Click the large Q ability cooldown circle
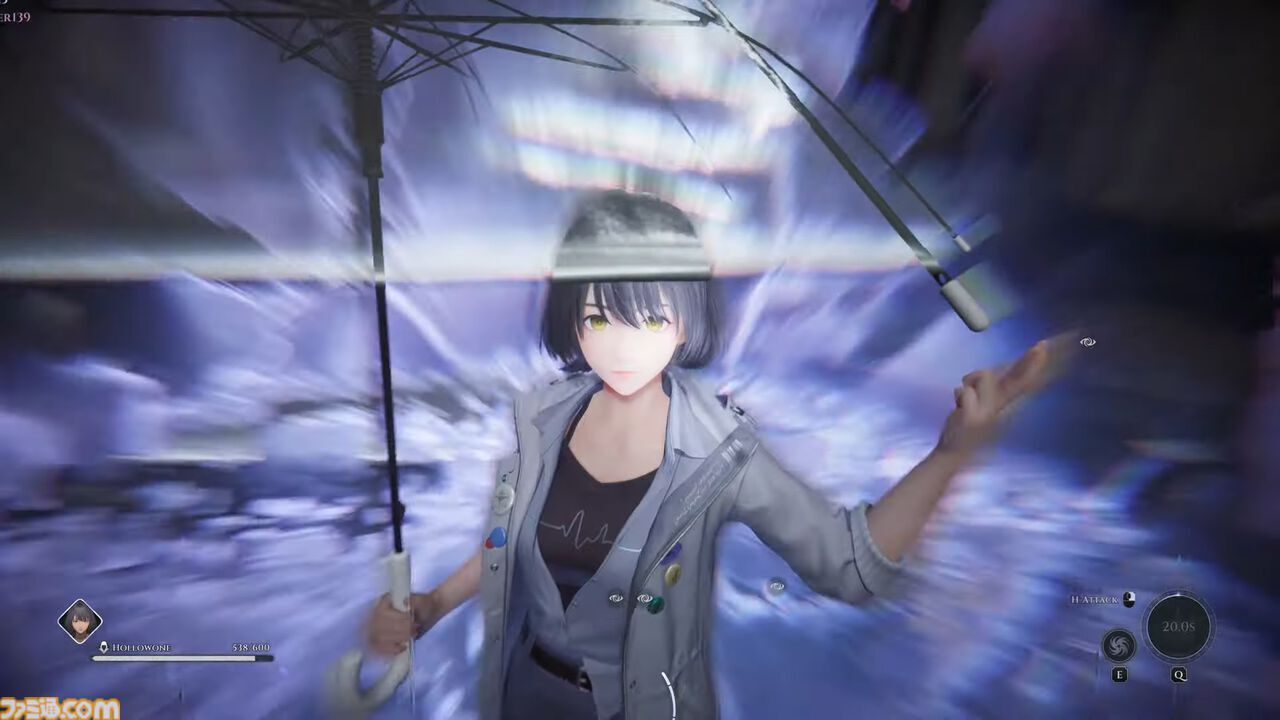This screenshot has height=720, width=1280. click(x=1178, y=626)
